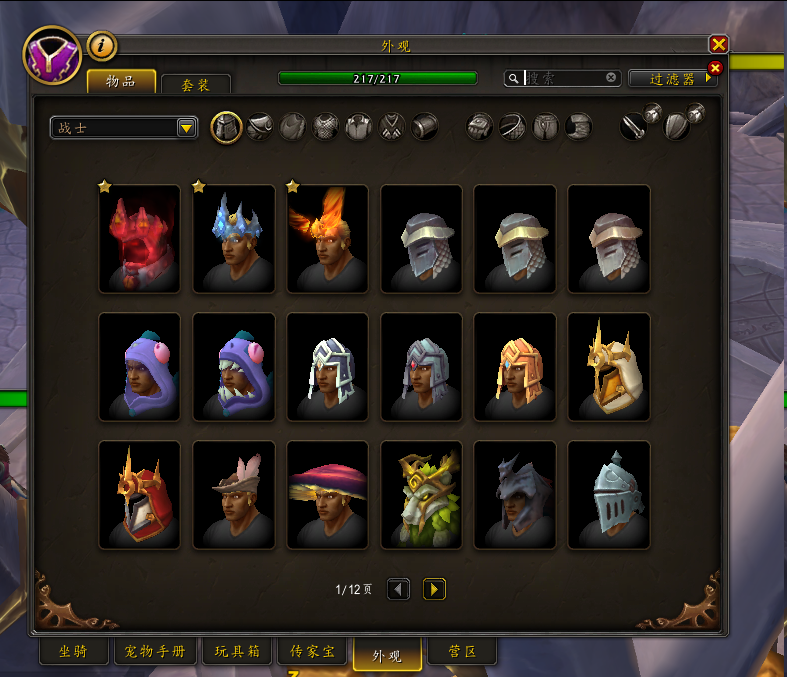Pick the green lion head helm
787x677 pixels.
point(421,495)
